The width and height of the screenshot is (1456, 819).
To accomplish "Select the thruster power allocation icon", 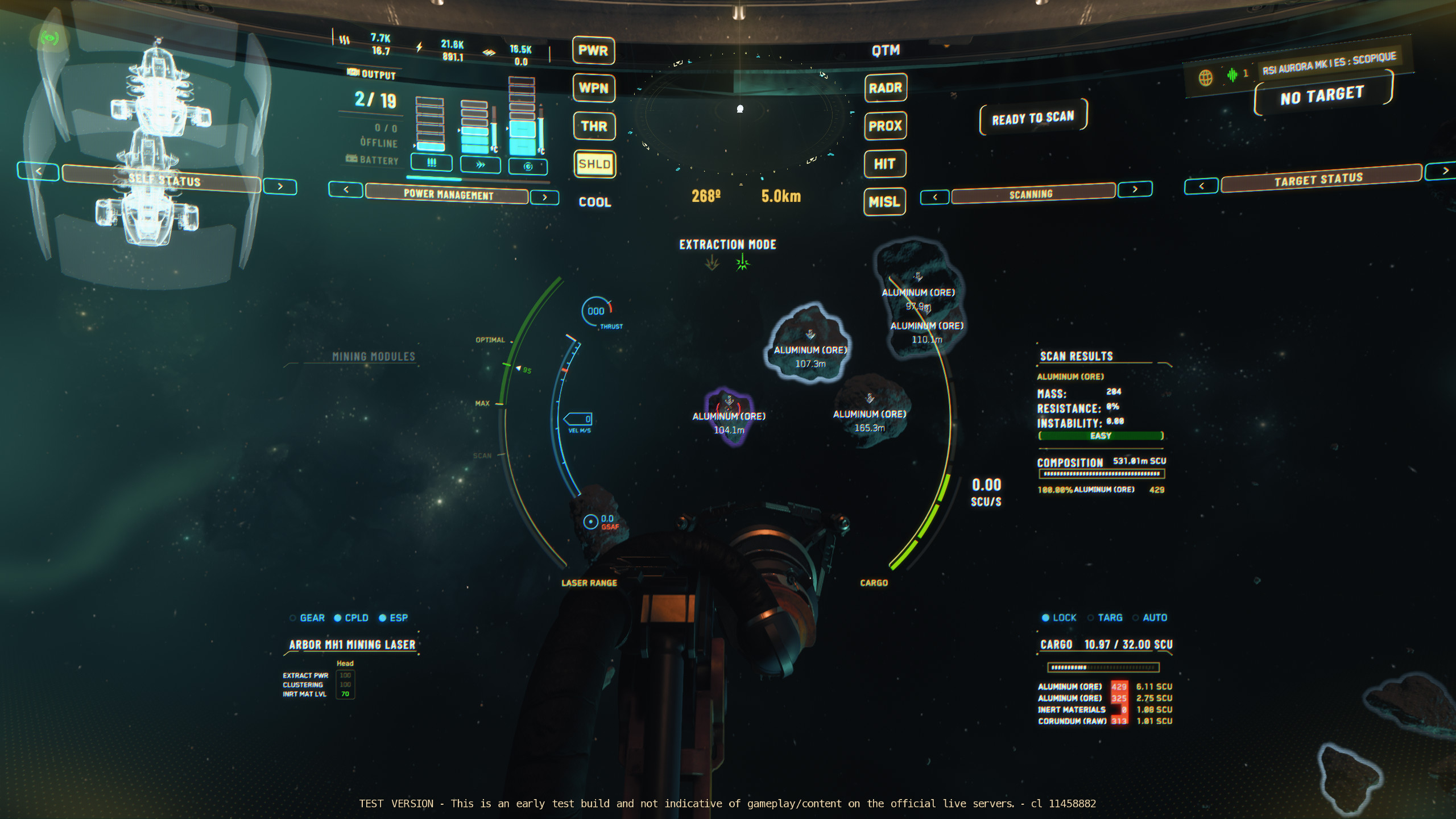I will coord(480,165).
